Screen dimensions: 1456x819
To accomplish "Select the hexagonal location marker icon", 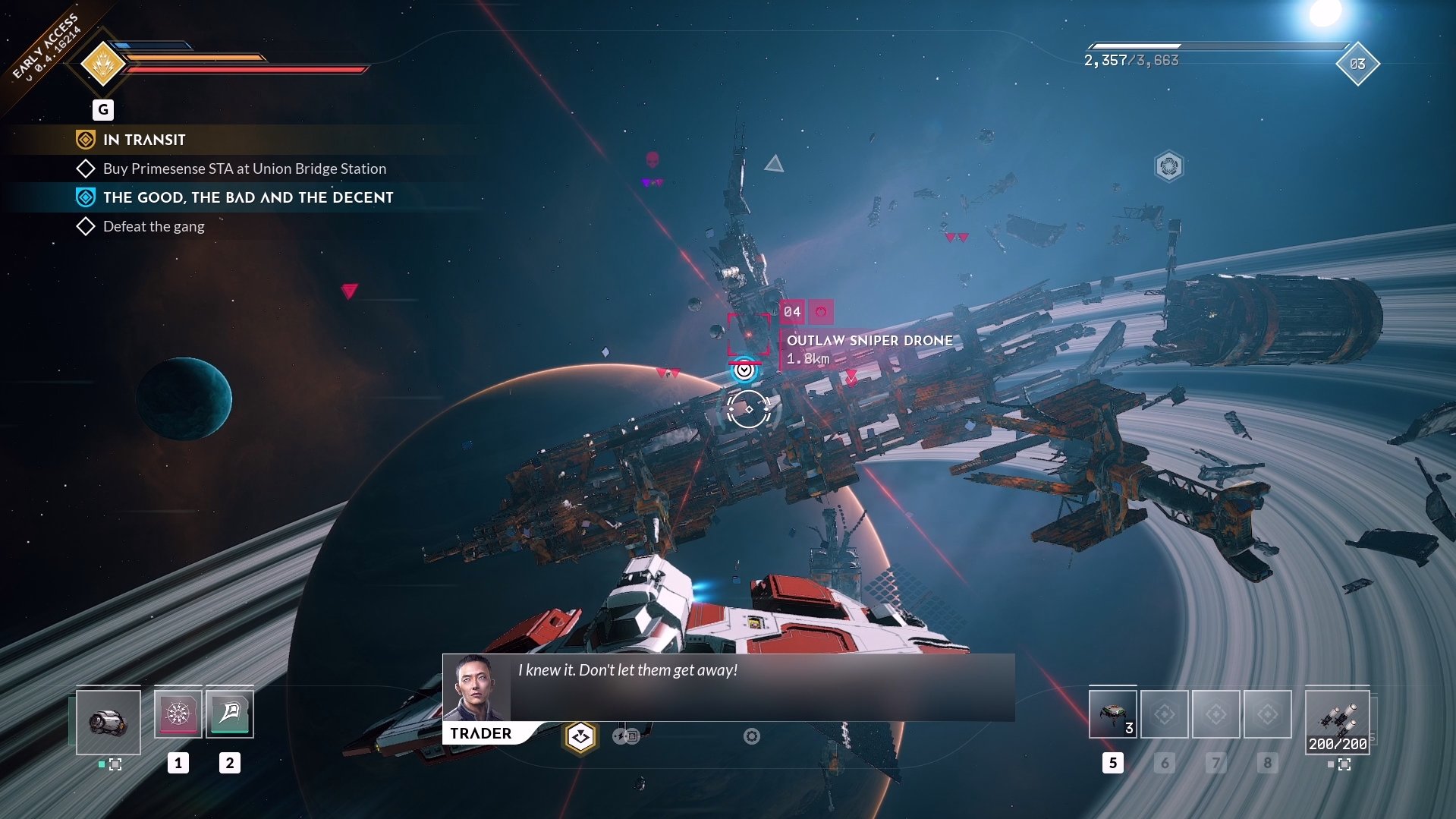I will pyautogui.click(x=1169, y=166).
